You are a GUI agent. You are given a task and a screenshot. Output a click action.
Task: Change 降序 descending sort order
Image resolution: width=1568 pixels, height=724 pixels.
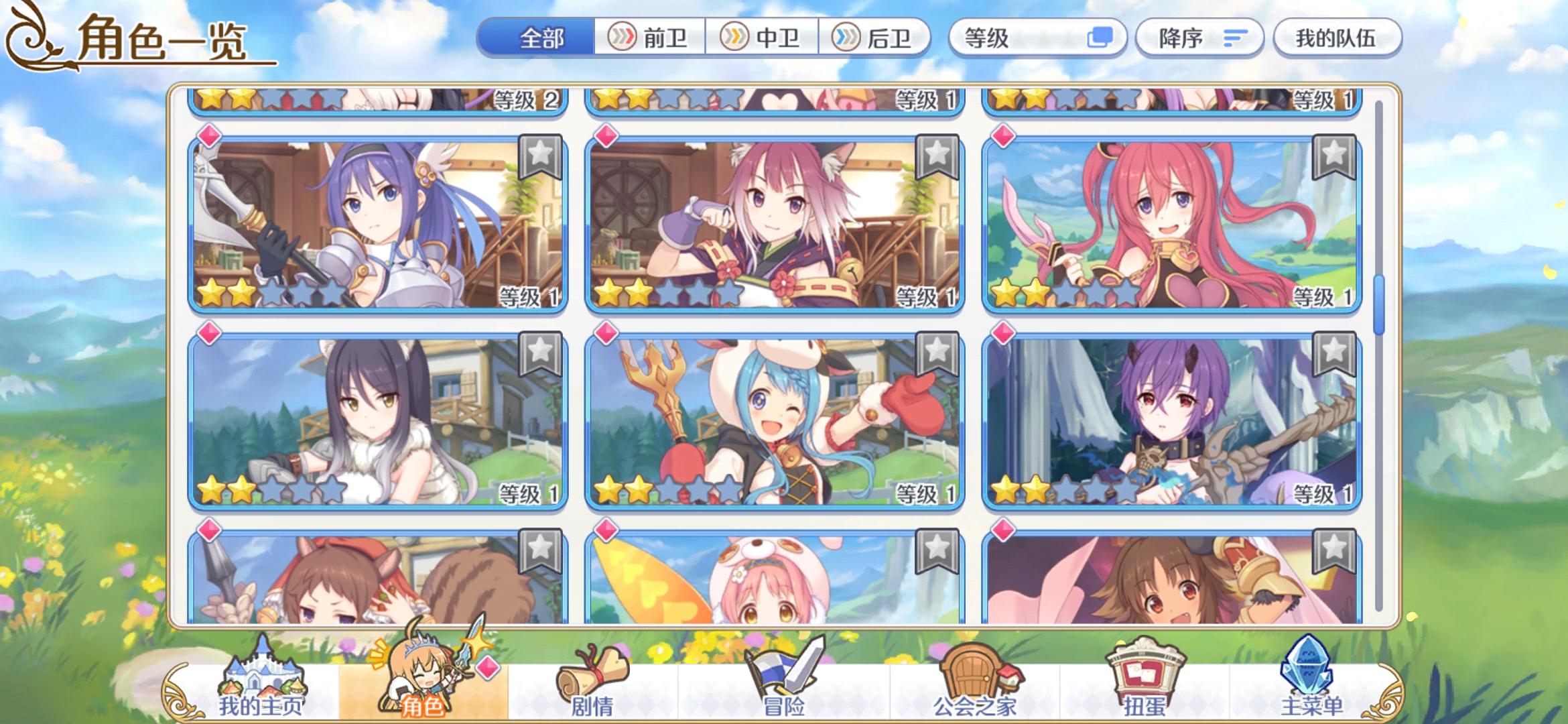(x=1199, y=38)
